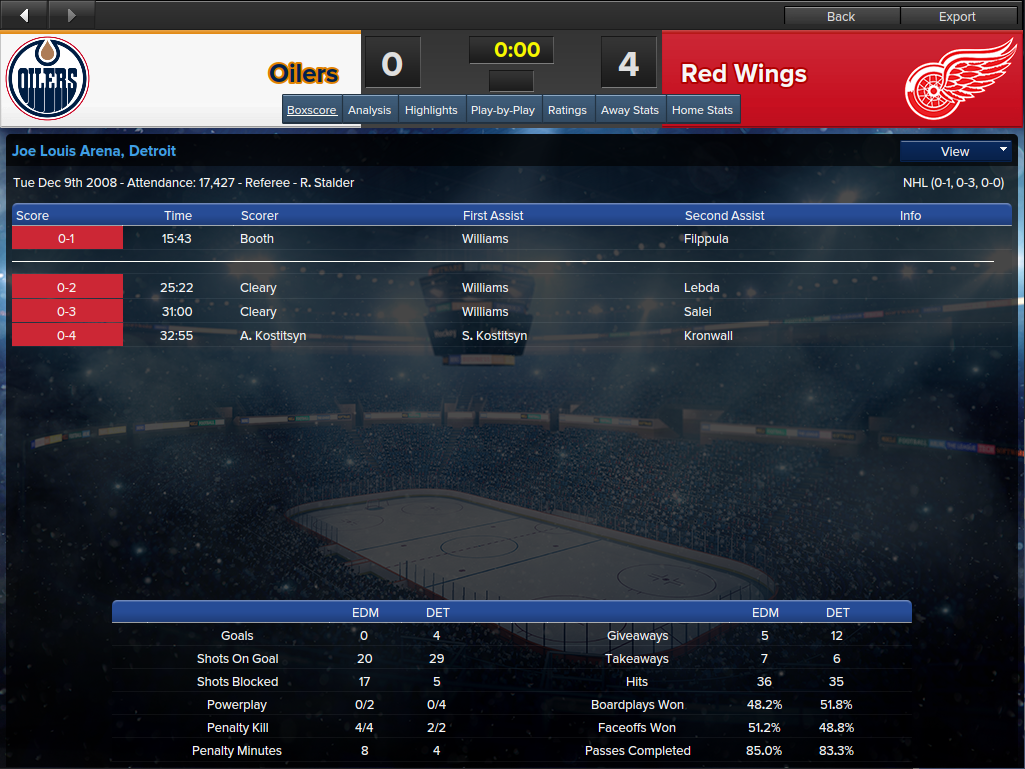
Task: Open the Home Stats tab
Action: [702, 110]
